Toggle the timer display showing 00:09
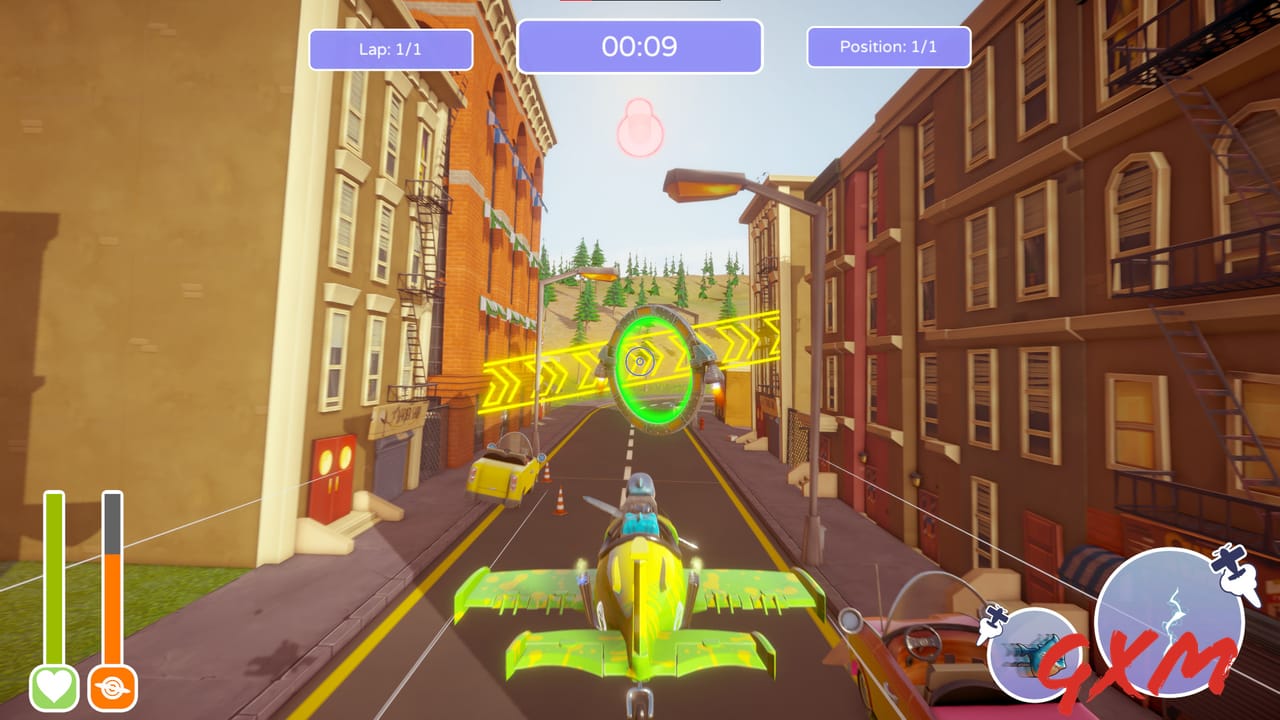 coord(640,46)
